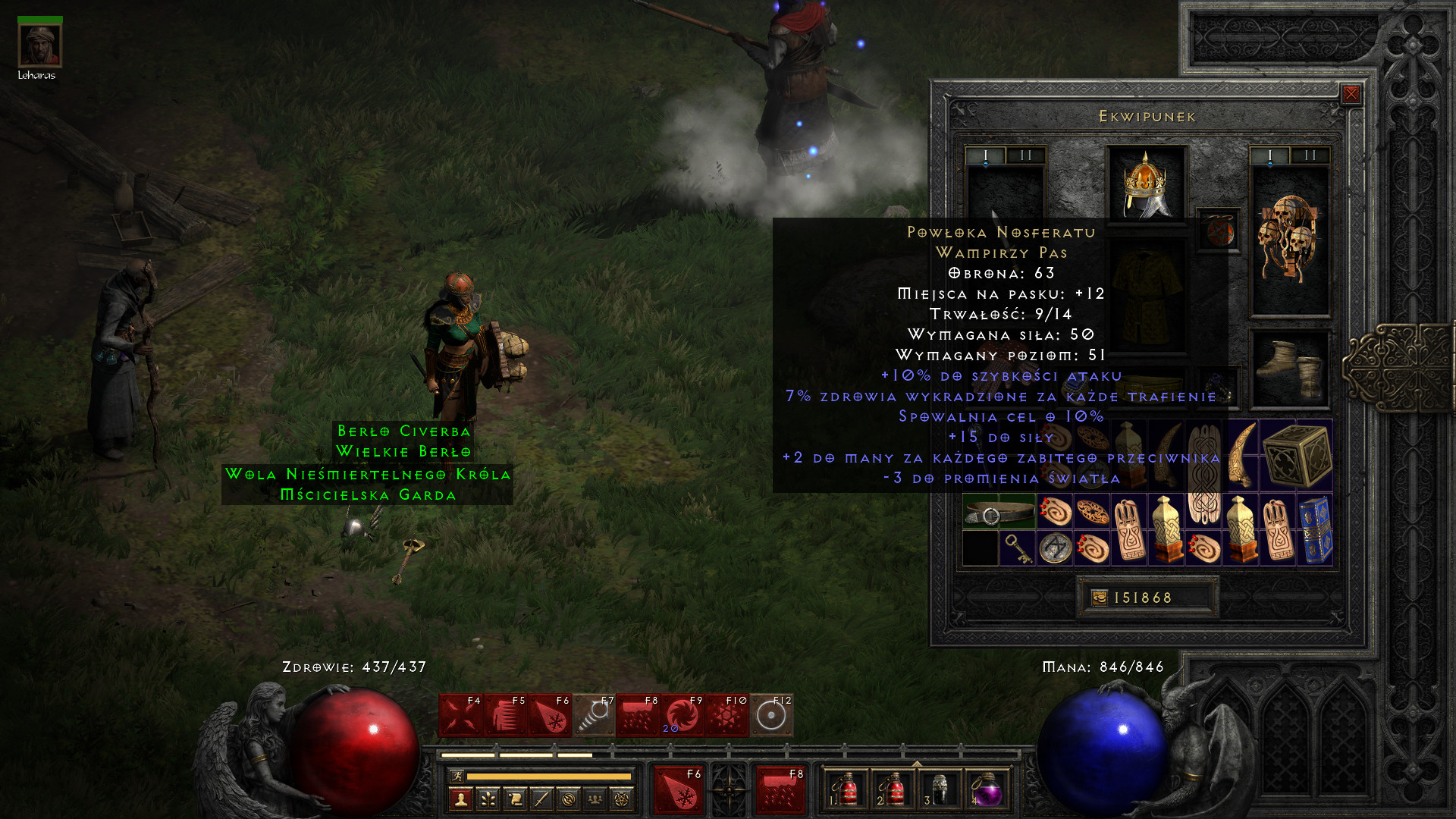Switch to weapon set II above the shield
1456x819 pixels.
(1310, 155)
